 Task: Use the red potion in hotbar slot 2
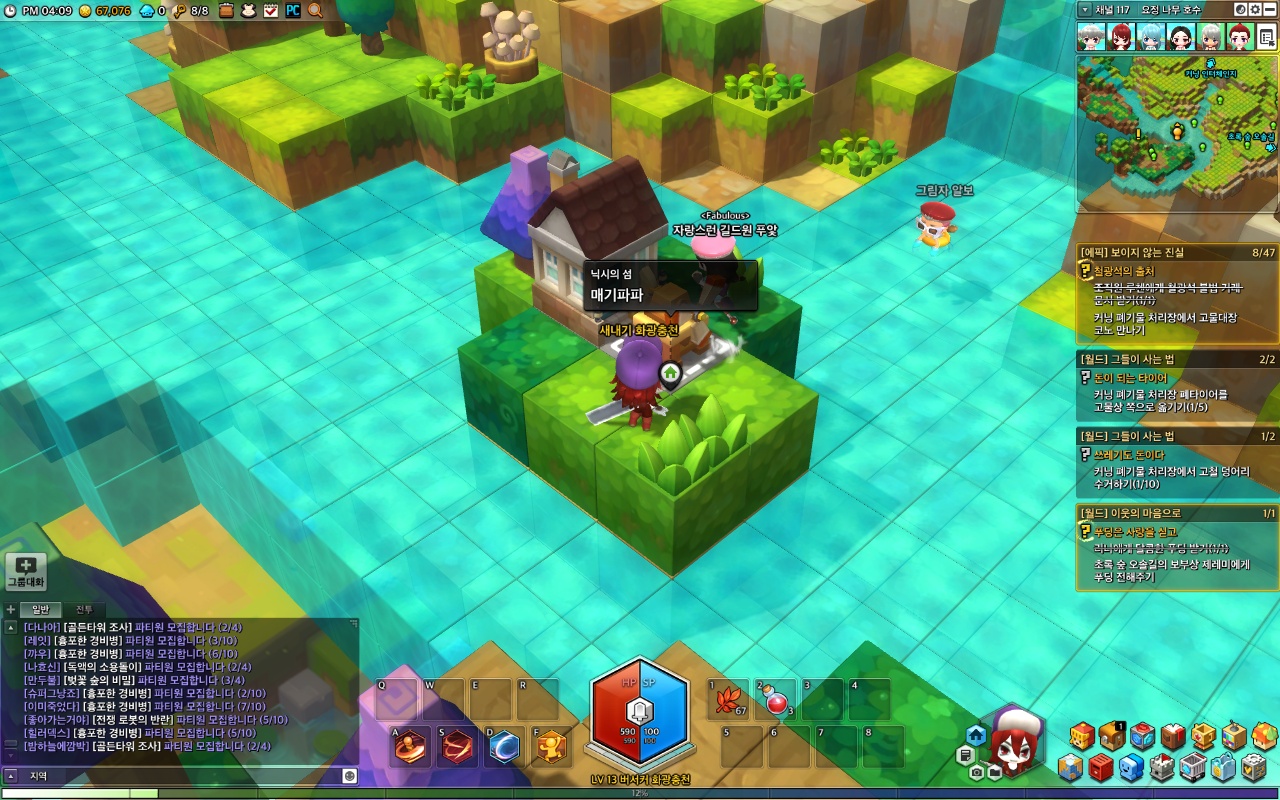point(775,700)
